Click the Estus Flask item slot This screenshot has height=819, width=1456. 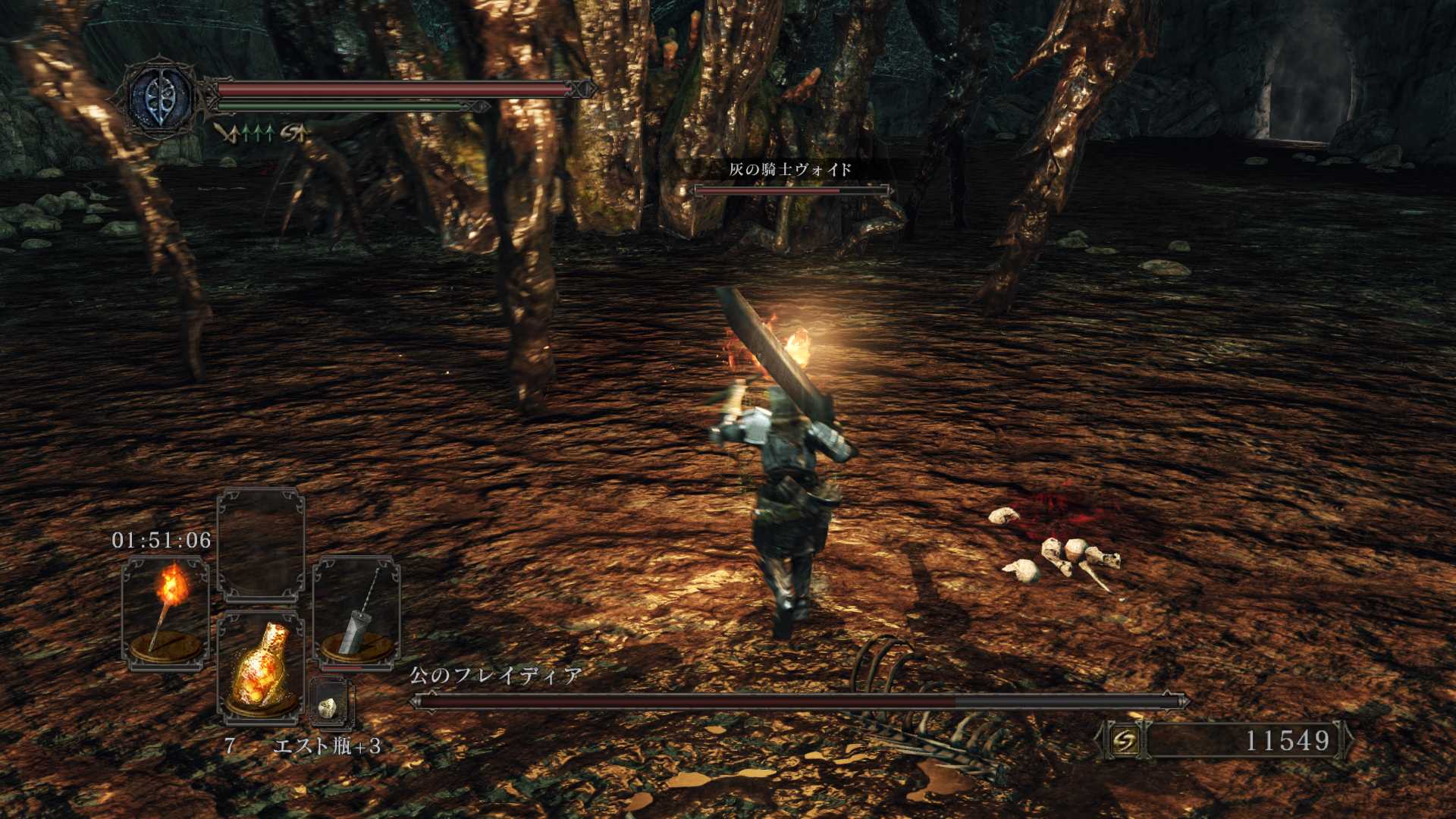tap(261, 667)
